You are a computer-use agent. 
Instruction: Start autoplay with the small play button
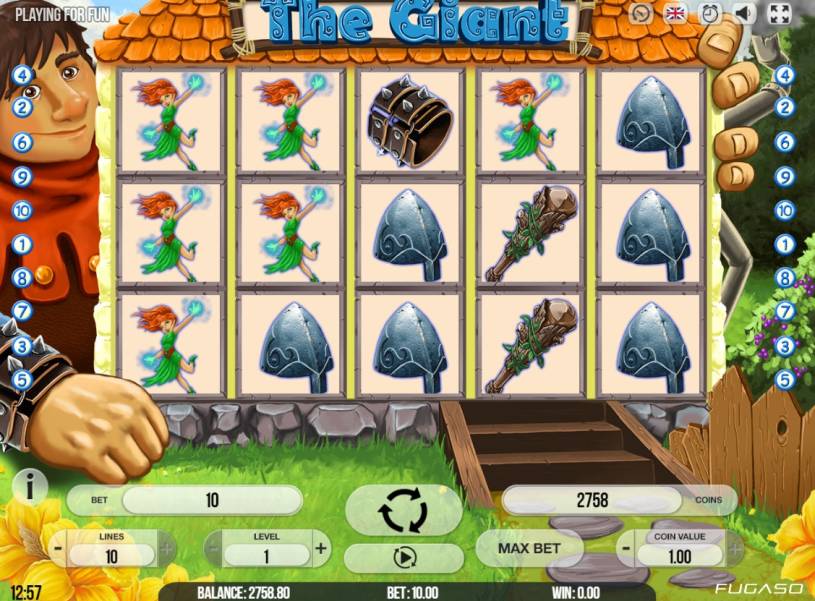coord(403,558)
